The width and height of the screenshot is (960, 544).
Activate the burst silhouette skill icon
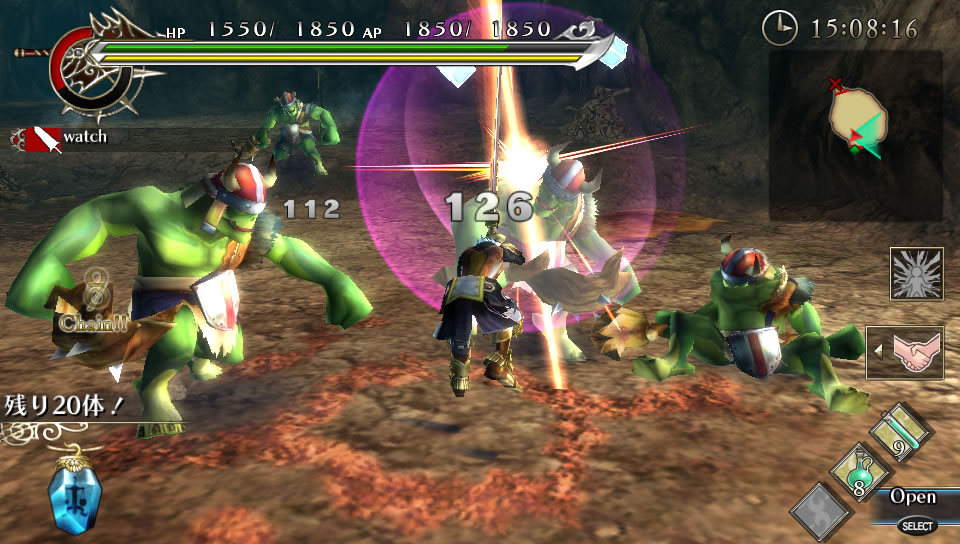[916, 274]
